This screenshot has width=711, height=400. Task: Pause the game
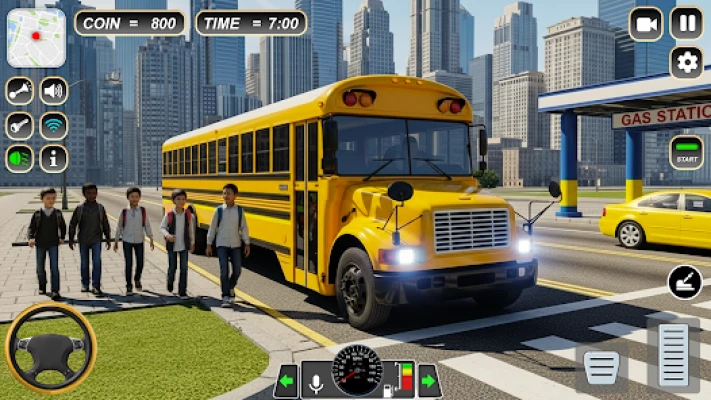[686, 23]
